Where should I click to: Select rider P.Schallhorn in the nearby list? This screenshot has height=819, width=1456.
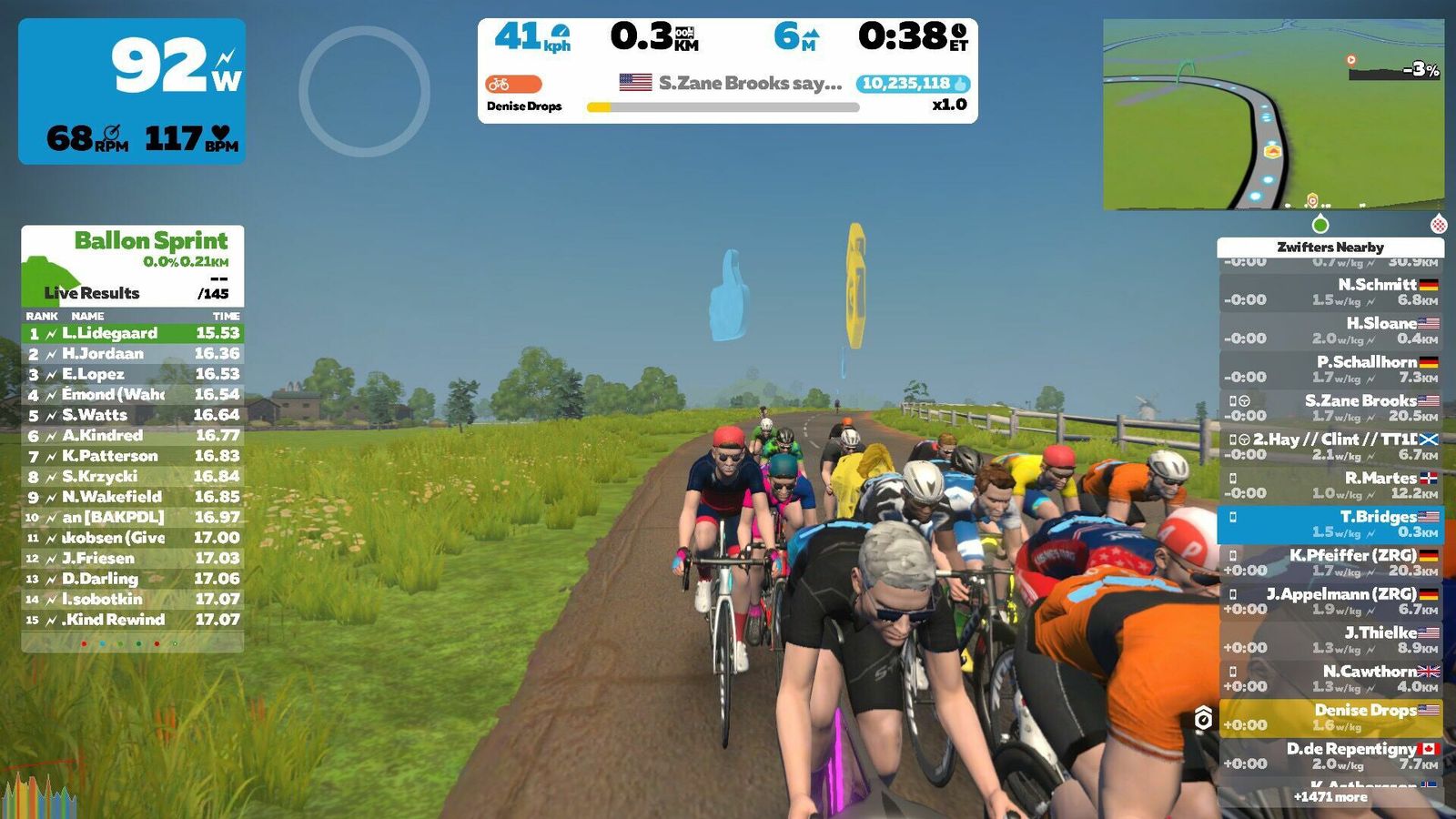[x=1330, y=369]
